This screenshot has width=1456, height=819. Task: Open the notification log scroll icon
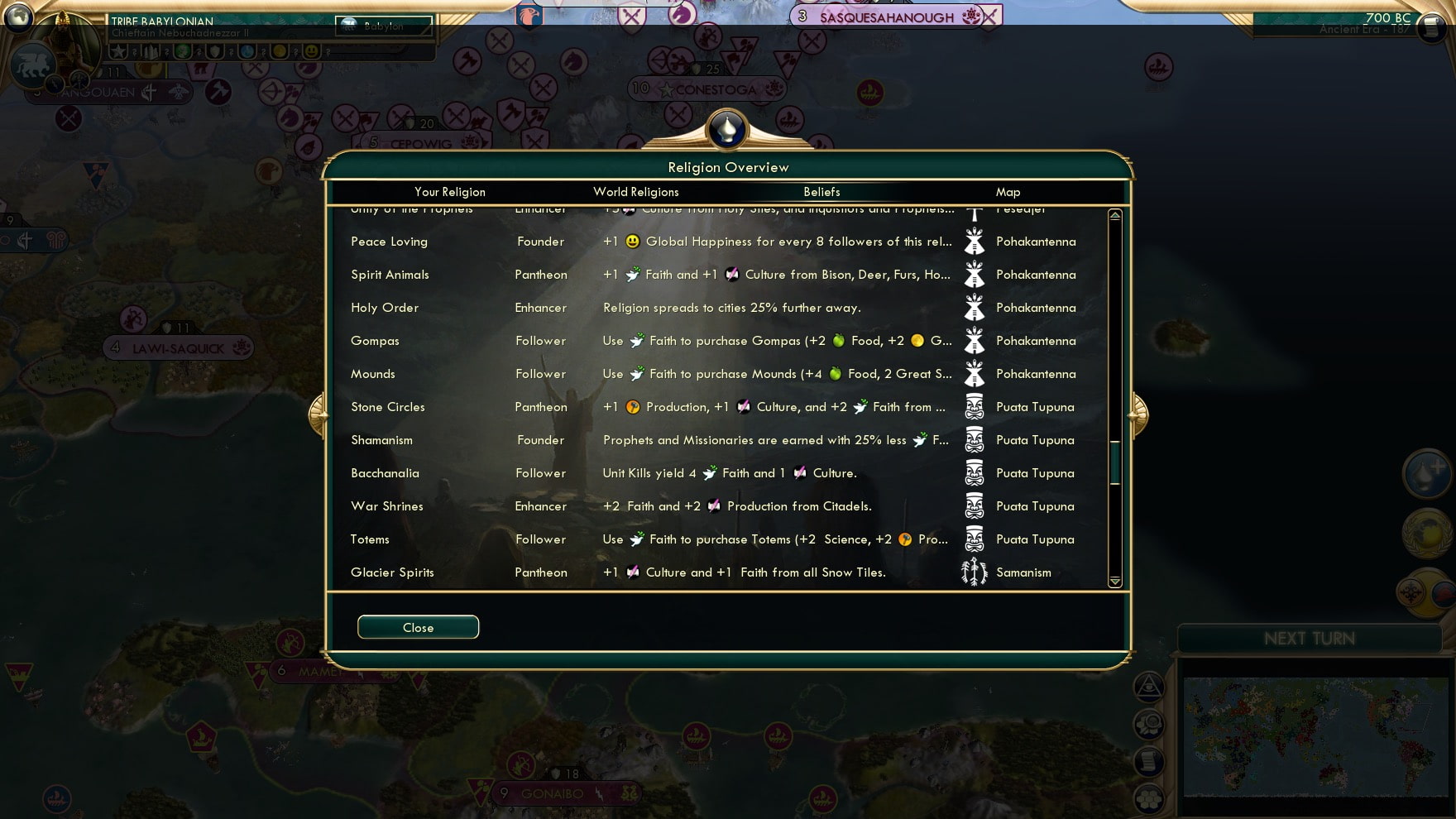click(x=1148, y=759)
